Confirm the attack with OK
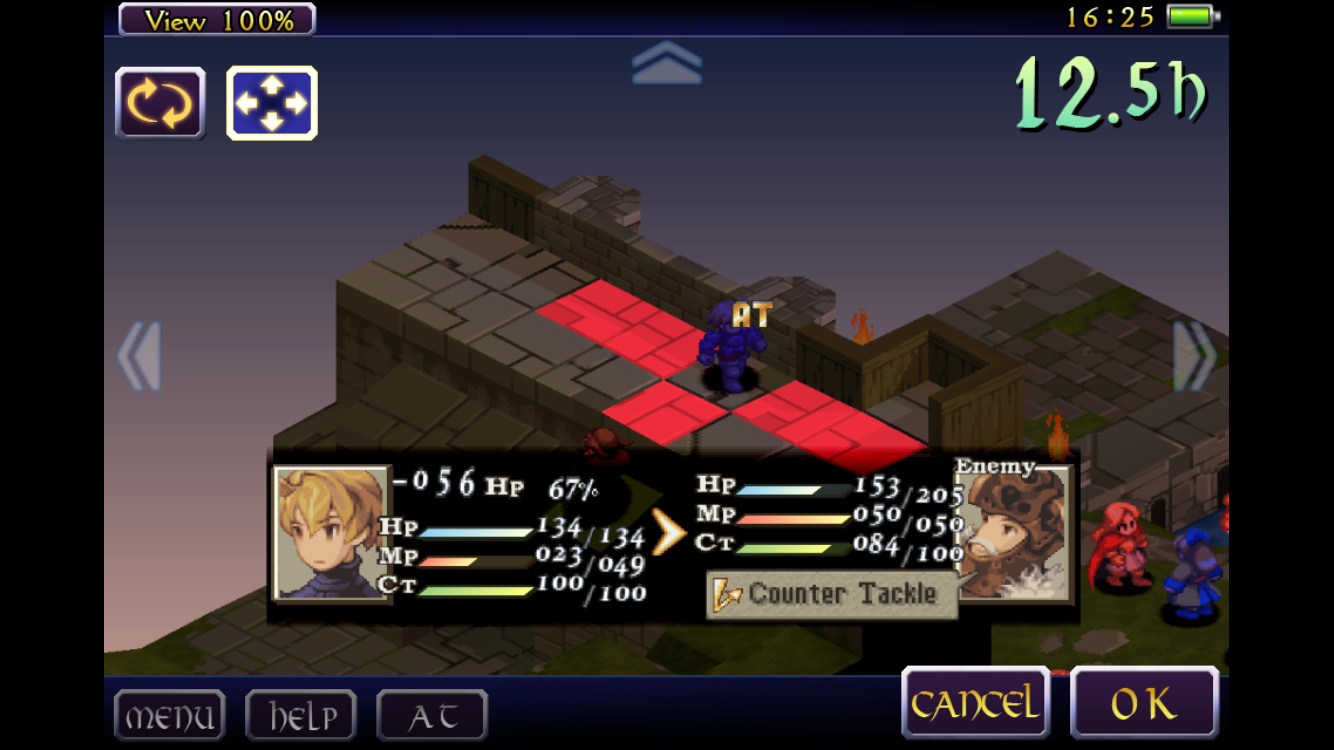The image size is (1334, 750). (1144, 703)
